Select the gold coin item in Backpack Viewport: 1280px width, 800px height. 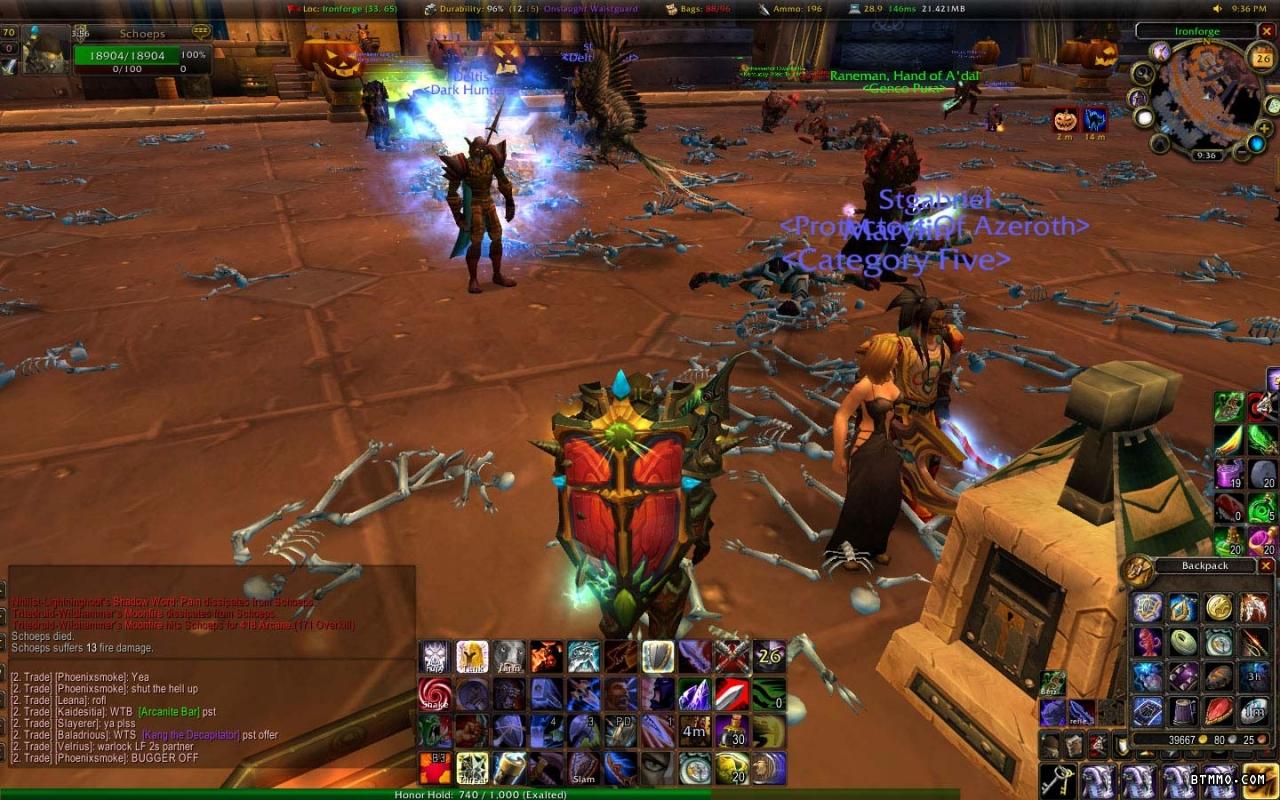1218,607
